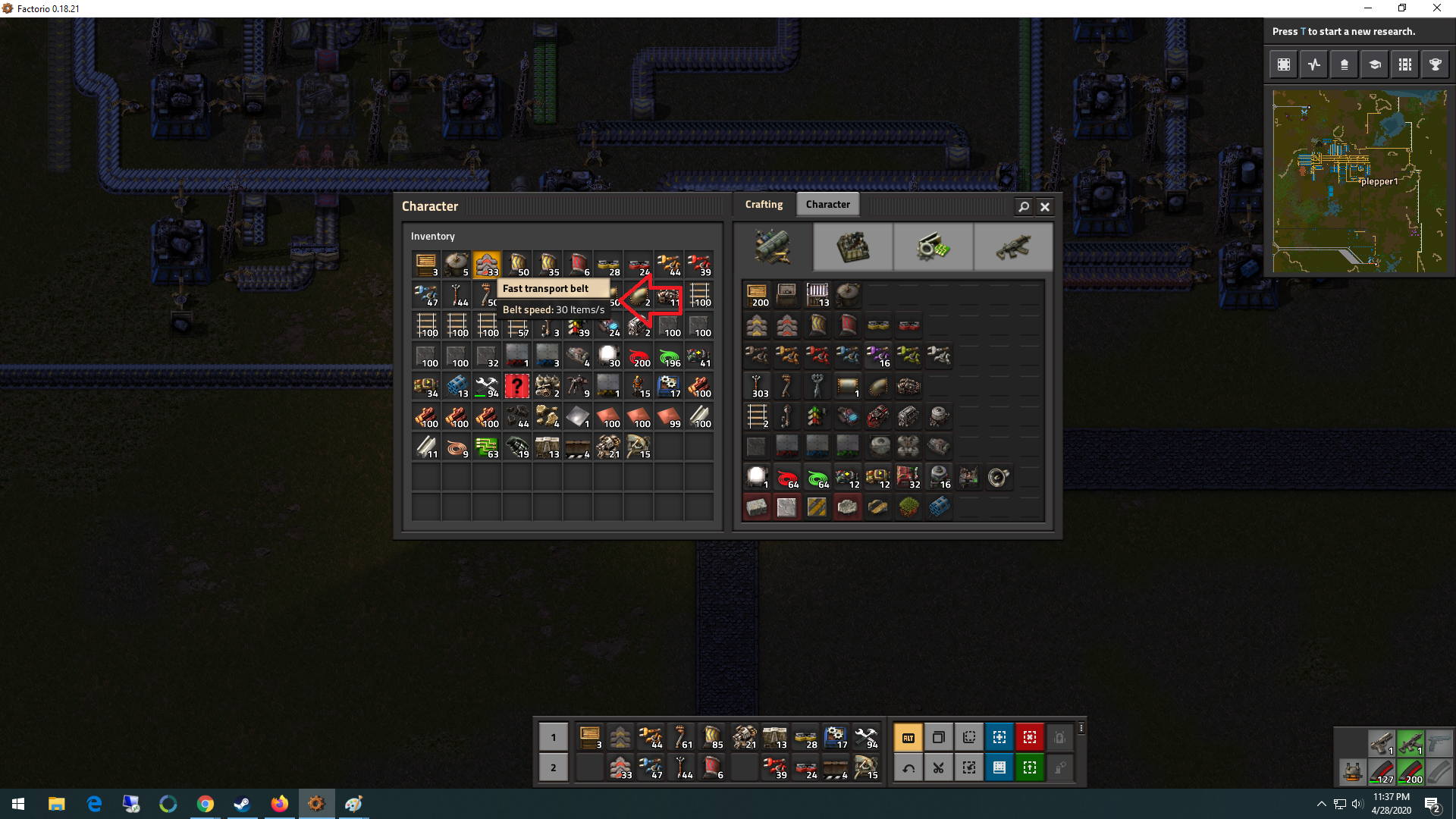
Task: Select the rail recipe
Action: click(x=756, y=416)
